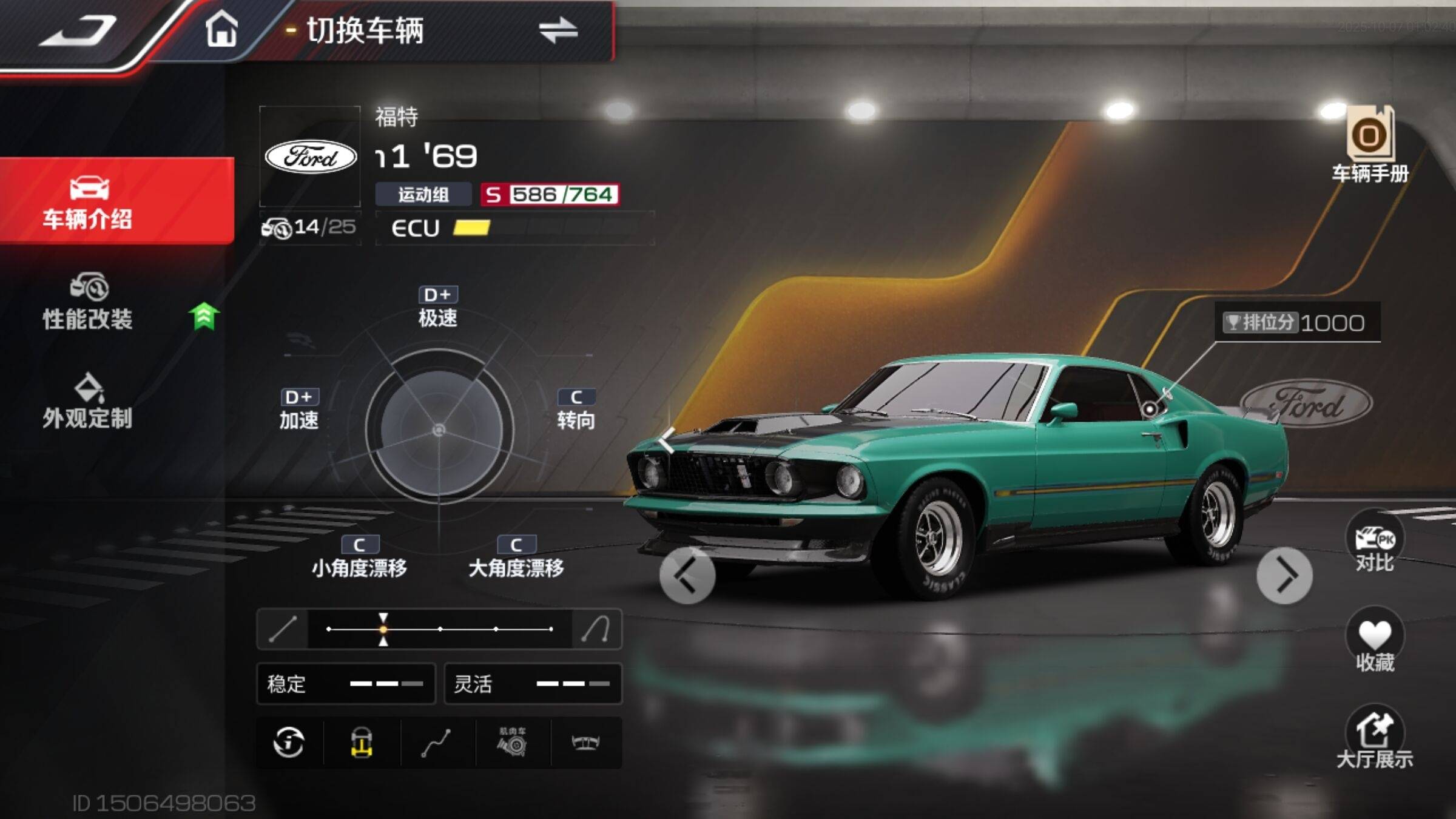Go back using the top-left return arrow

(x=78, y=32)
